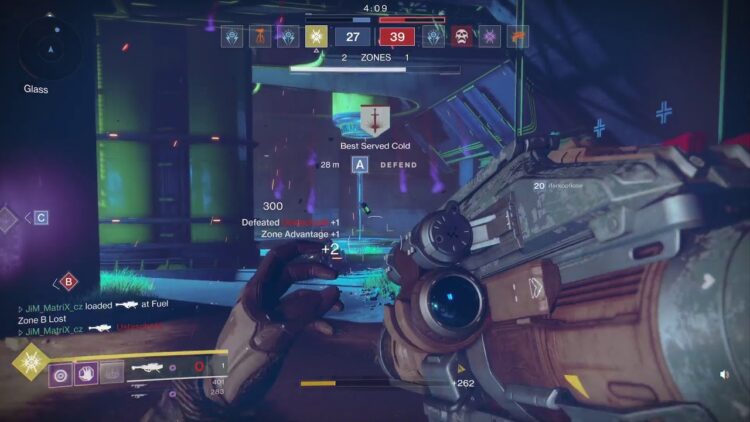Click the orange teammate icon in scoreboard

point(260,37)
